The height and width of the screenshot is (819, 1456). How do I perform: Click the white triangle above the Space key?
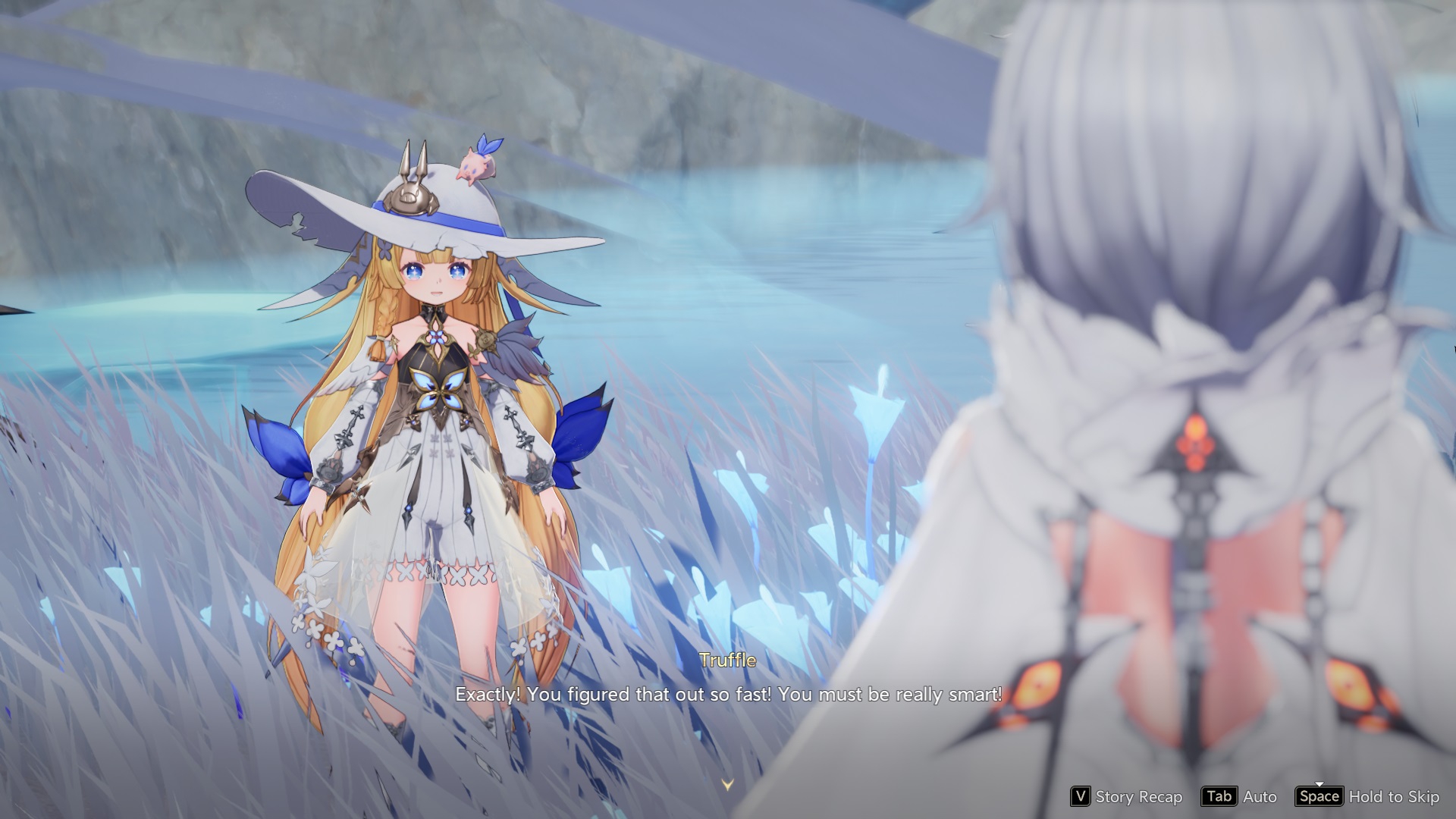1320,784
